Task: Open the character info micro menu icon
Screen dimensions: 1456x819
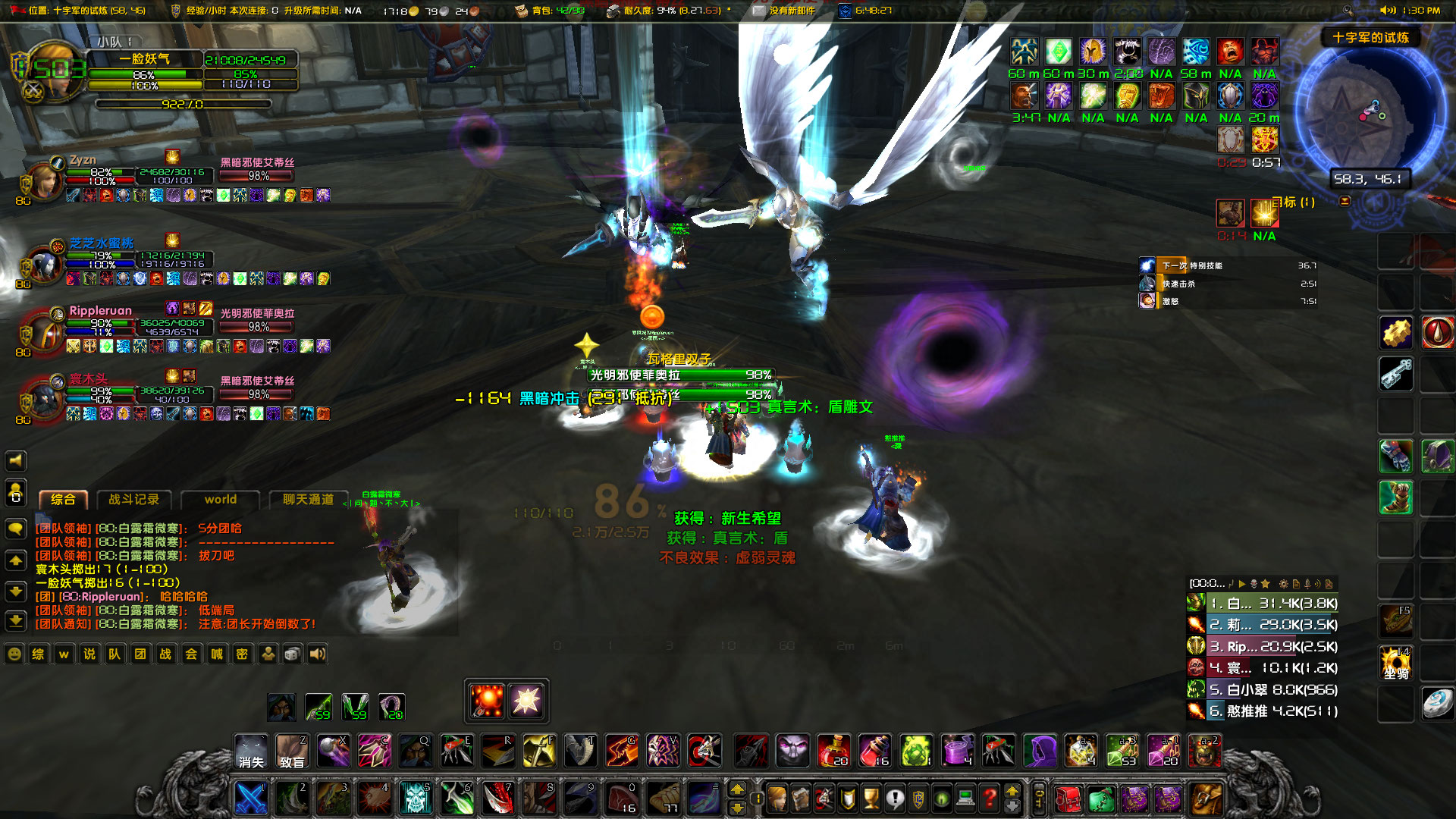Action: (777, 798)
